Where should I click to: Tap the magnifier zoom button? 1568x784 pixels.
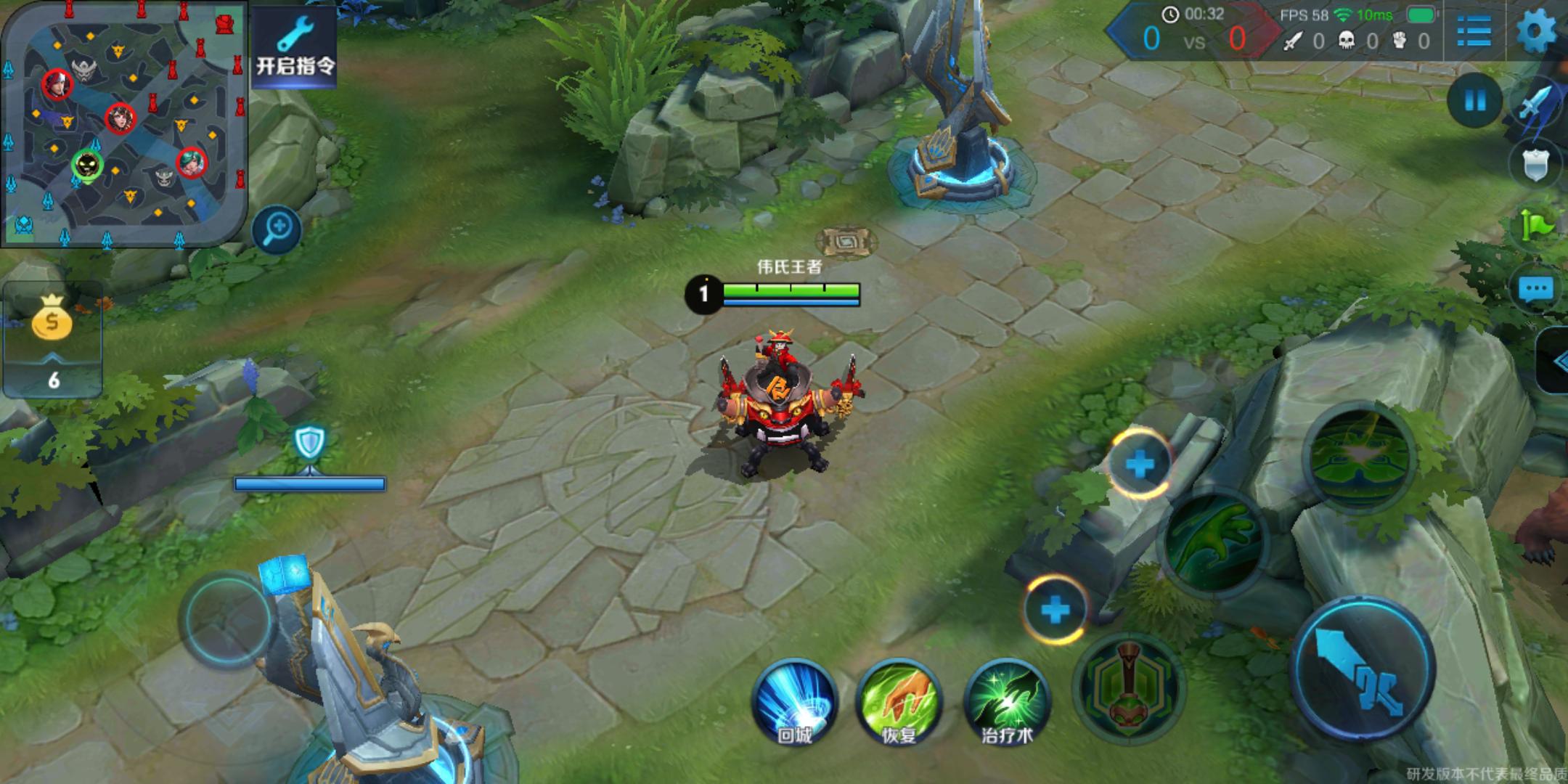click(277, 230)
